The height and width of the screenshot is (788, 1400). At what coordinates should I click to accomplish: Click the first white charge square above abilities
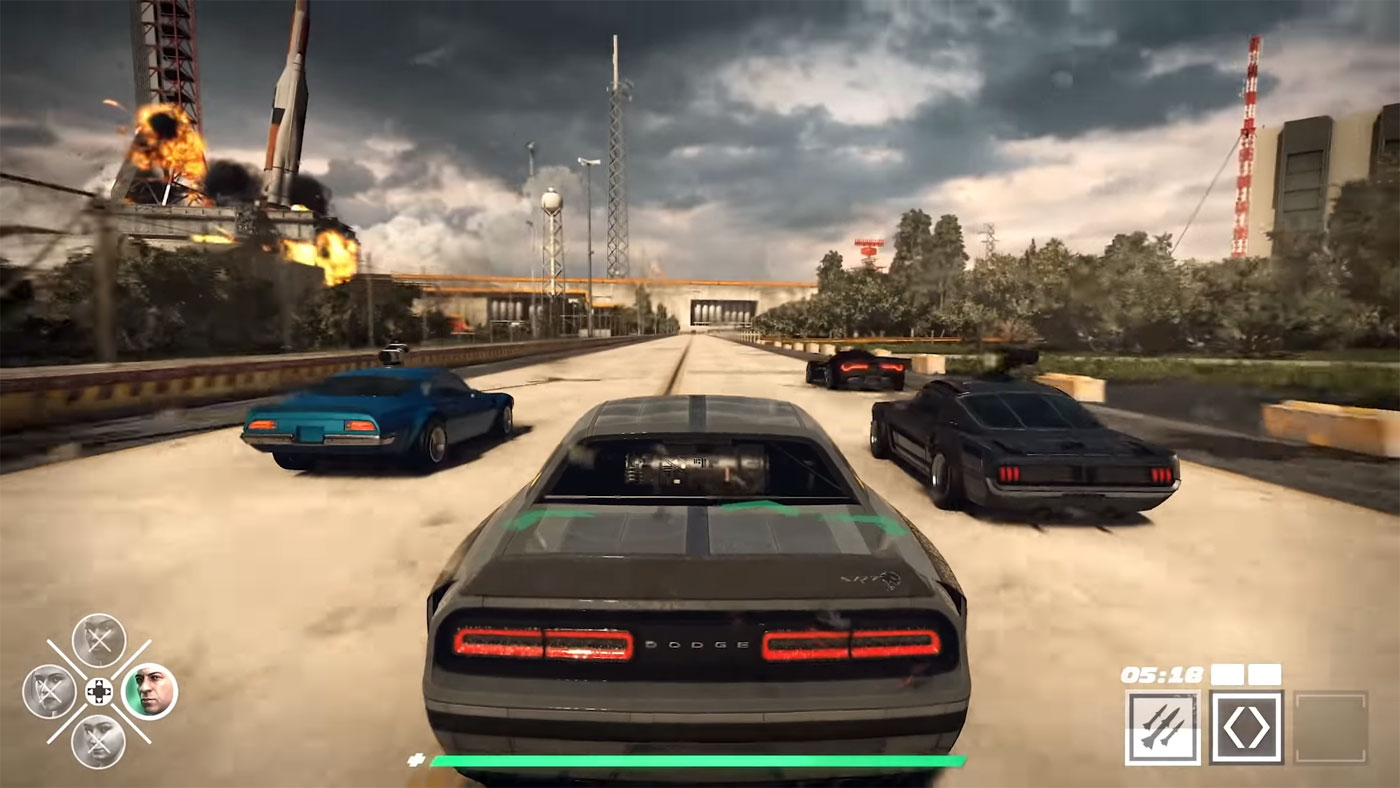tap(1226, 674)
